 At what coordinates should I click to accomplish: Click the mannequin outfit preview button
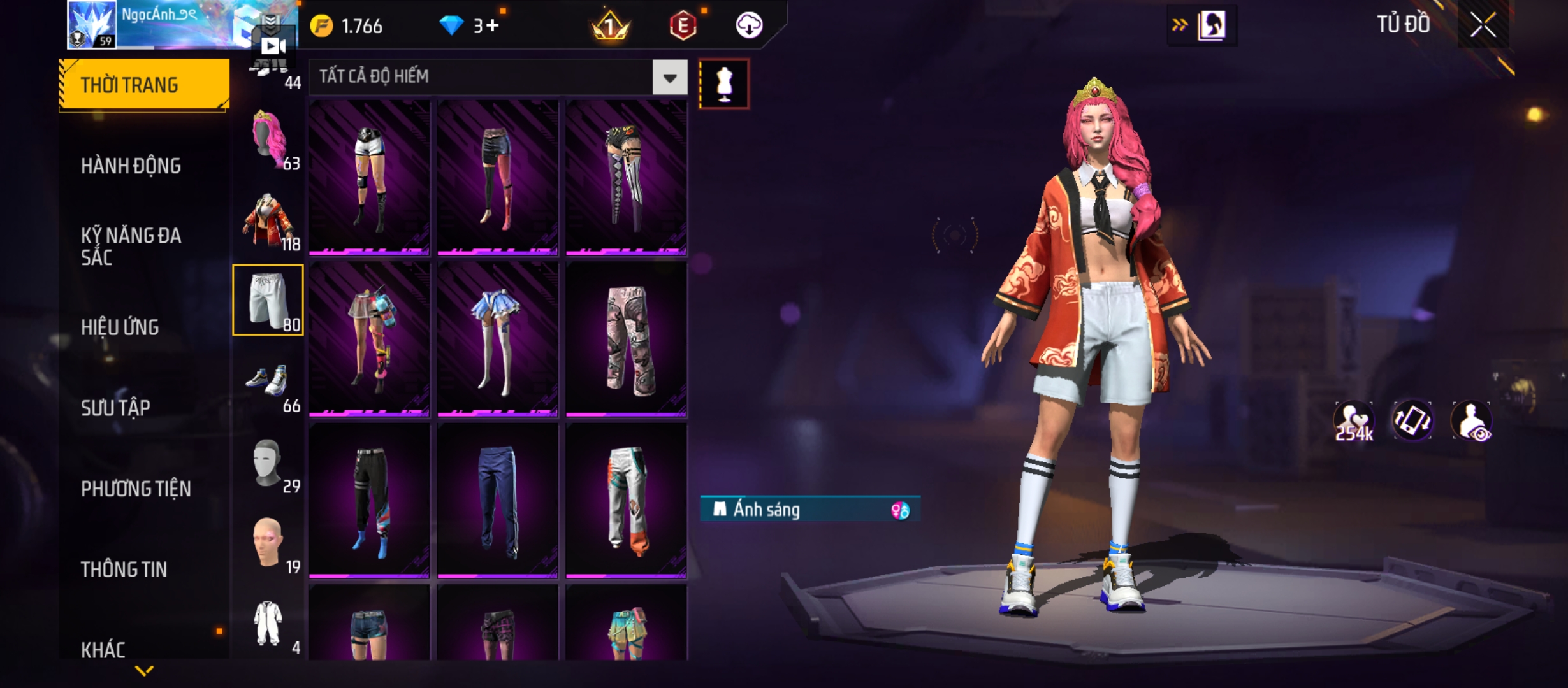(724, 84)
